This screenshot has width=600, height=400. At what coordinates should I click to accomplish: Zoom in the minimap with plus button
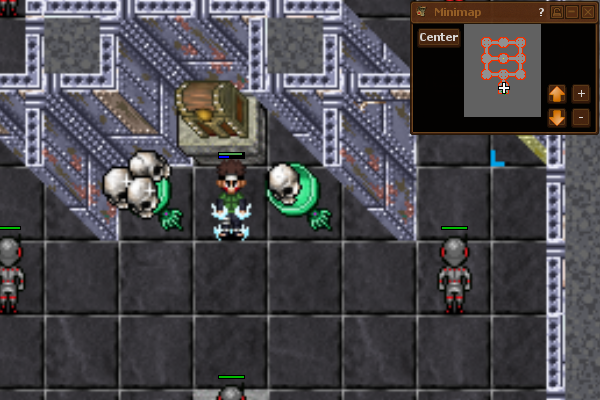click(x=582, y=94)
